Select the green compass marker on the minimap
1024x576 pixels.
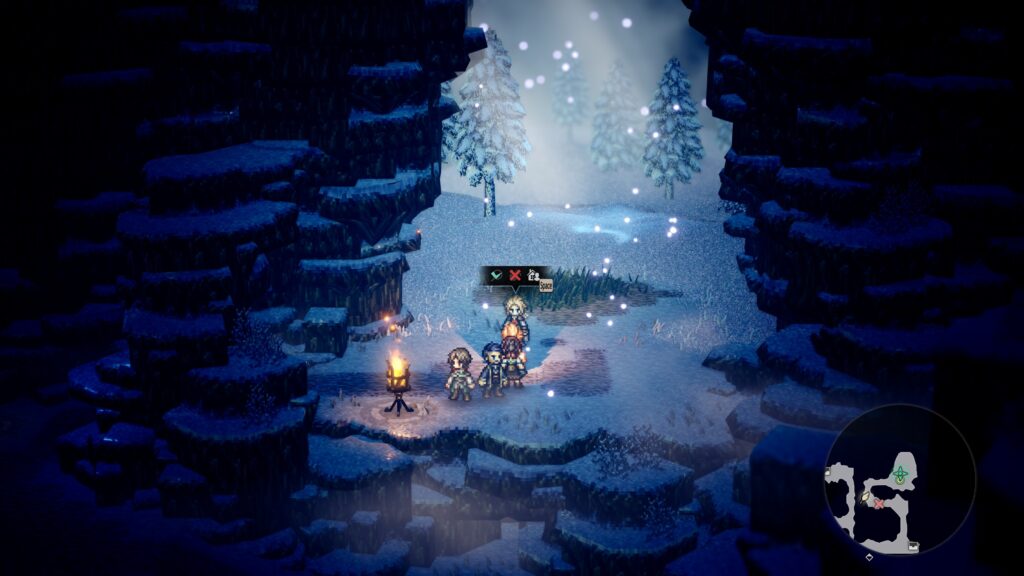click(900, 473)
